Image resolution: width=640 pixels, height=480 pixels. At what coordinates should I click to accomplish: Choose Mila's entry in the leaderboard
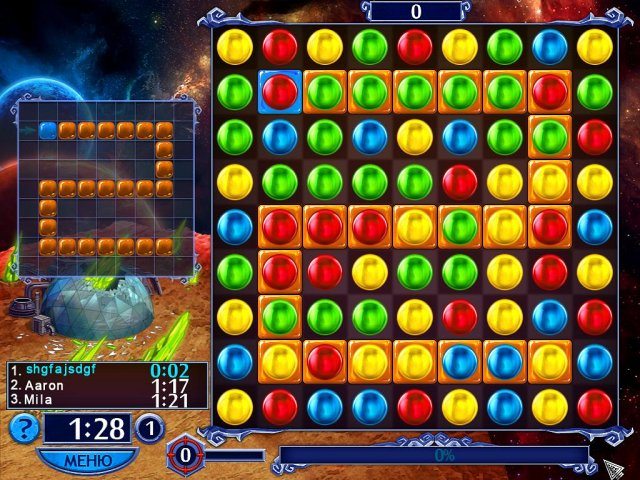pos(107,400)
